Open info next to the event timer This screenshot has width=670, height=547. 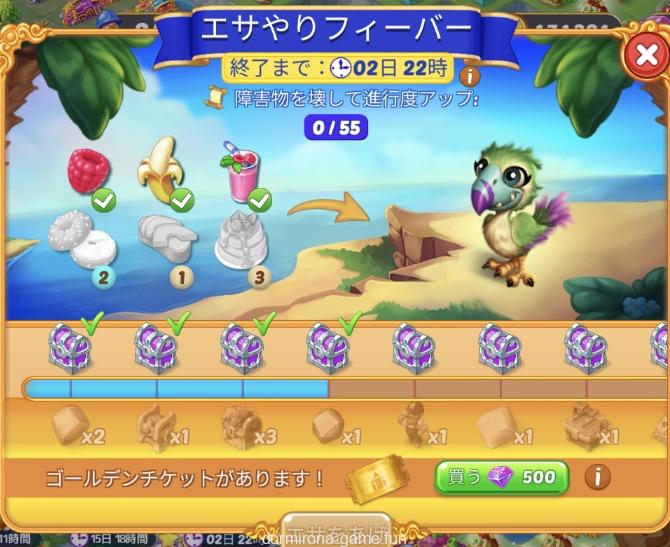[467, 76]
